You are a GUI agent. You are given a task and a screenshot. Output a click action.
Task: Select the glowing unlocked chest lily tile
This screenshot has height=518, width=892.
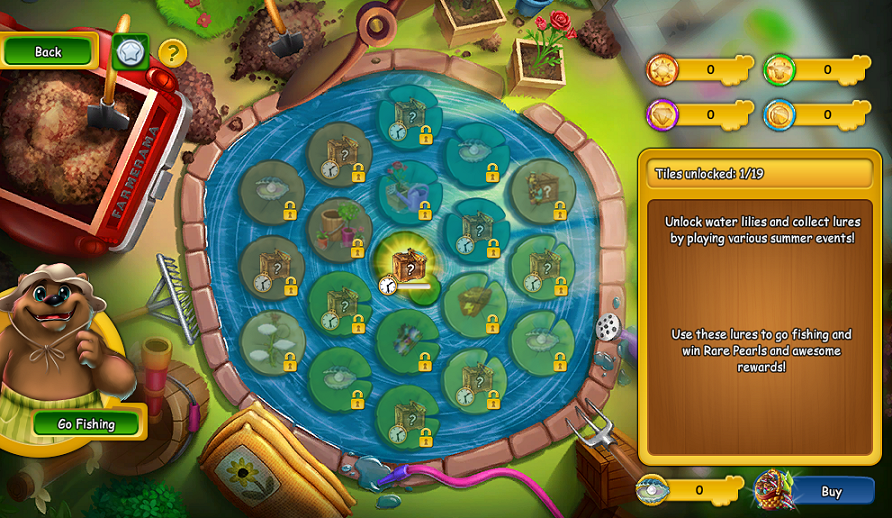click(x=406, y=266)
